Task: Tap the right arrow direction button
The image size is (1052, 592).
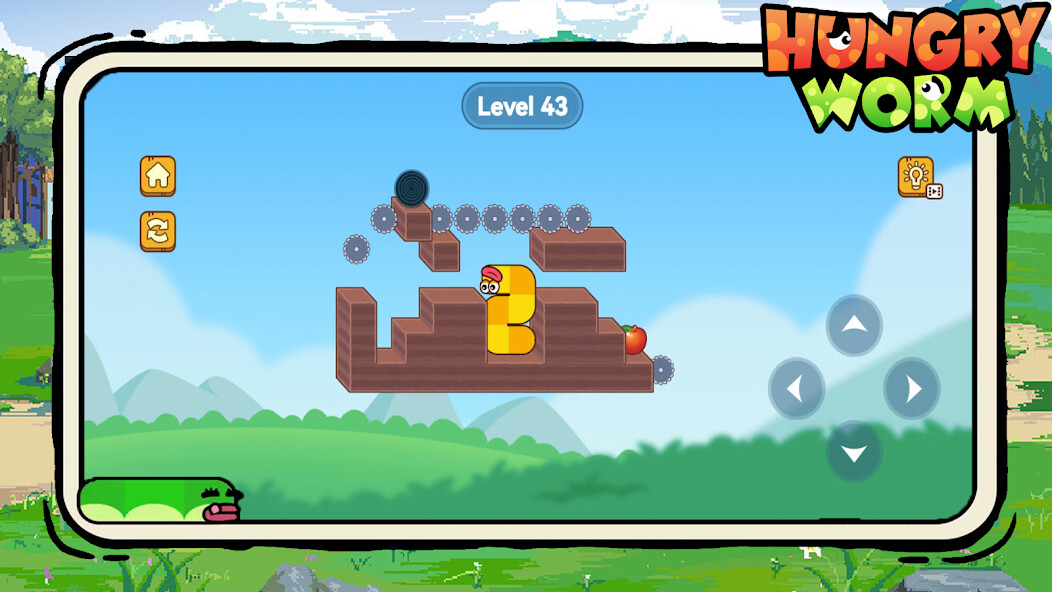Action: coord(911,388)
